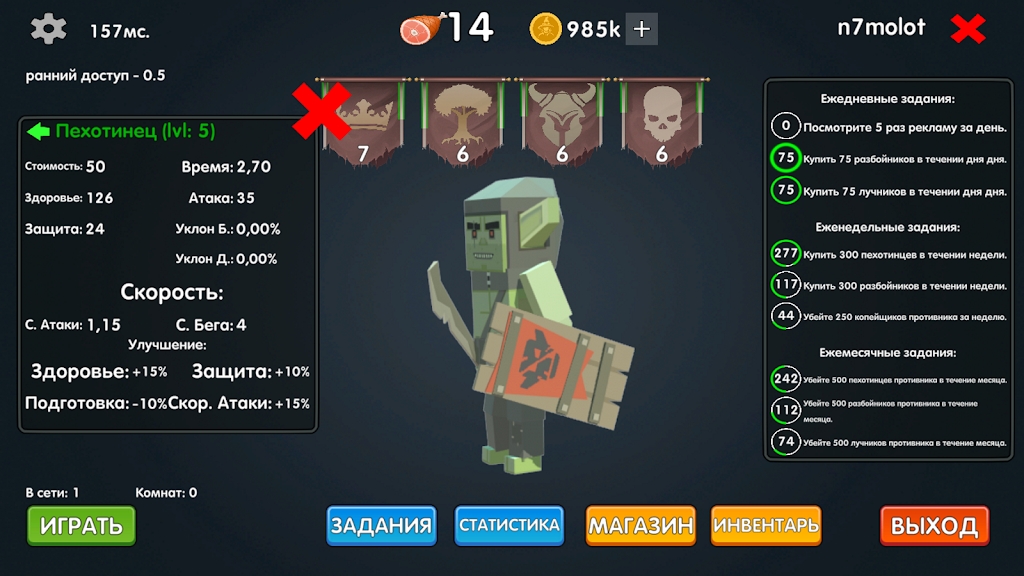Open the ИНВЕНТАРЬ inventory
The image size is (1024, 576).
coord(766,525)
